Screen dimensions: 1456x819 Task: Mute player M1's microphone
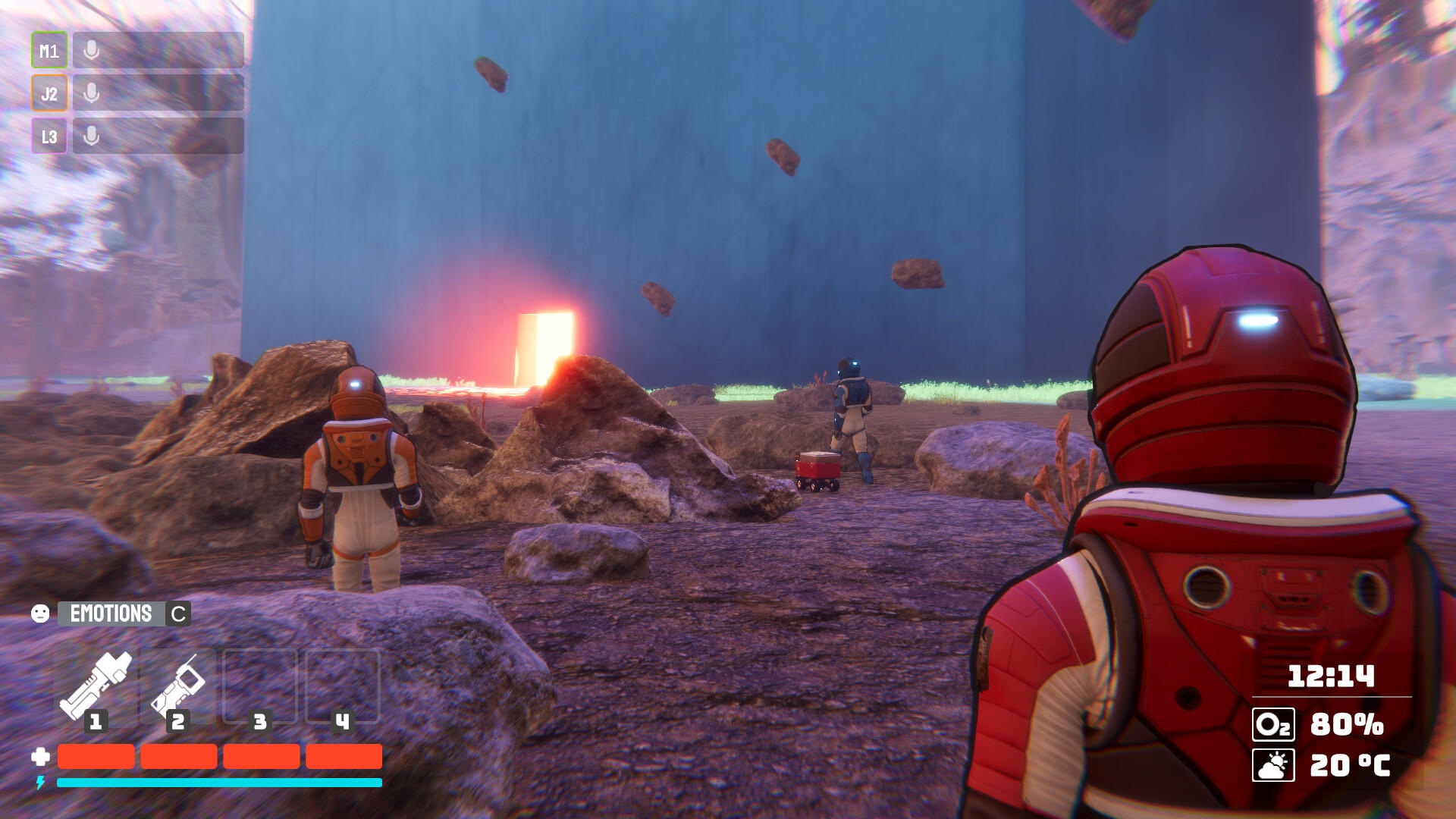(92, 51)
